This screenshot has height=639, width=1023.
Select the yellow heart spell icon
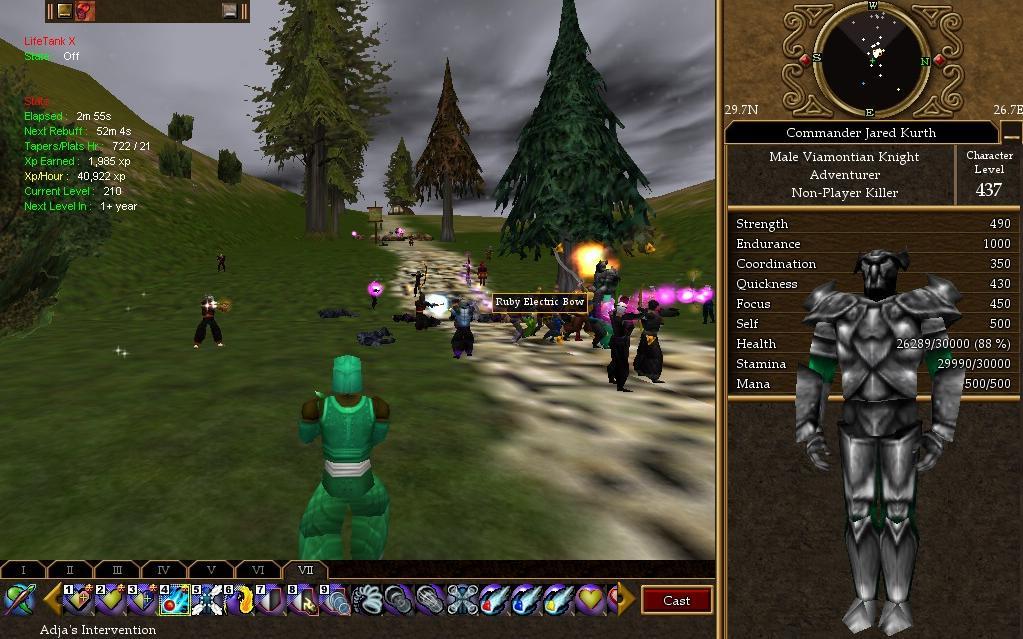[x=590, y=600]
